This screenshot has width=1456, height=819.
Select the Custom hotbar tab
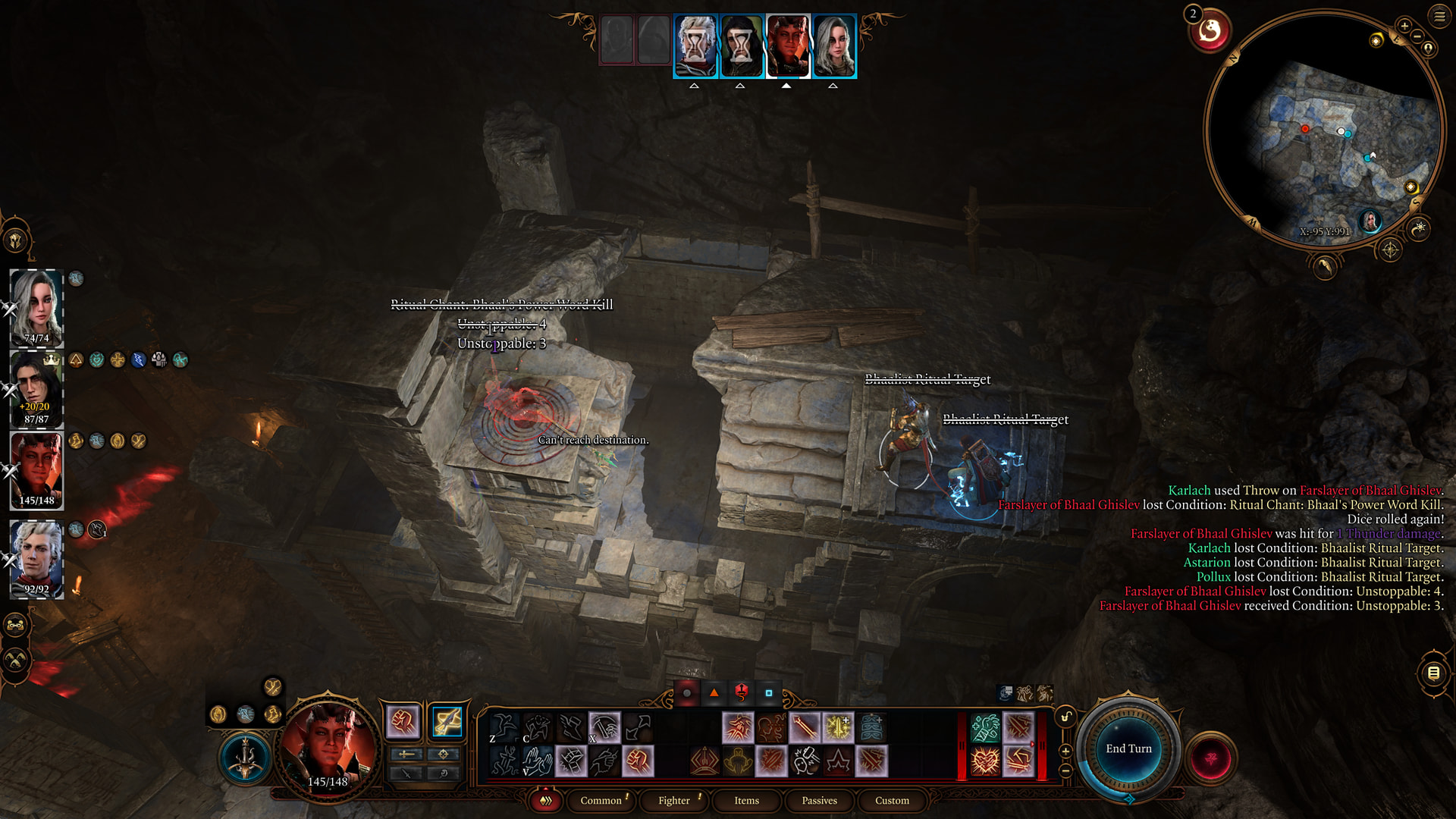pos(892,800)
